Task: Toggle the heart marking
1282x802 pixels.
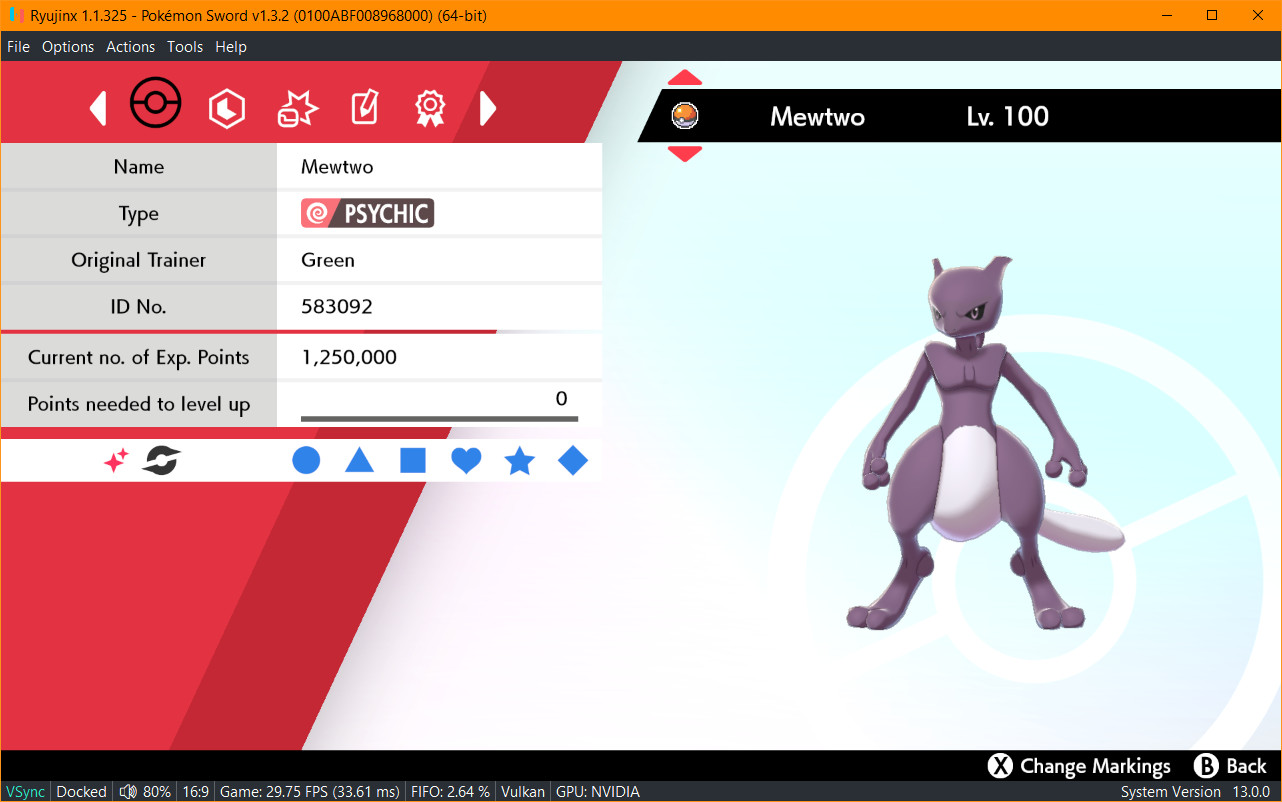Action: (466, 461)
